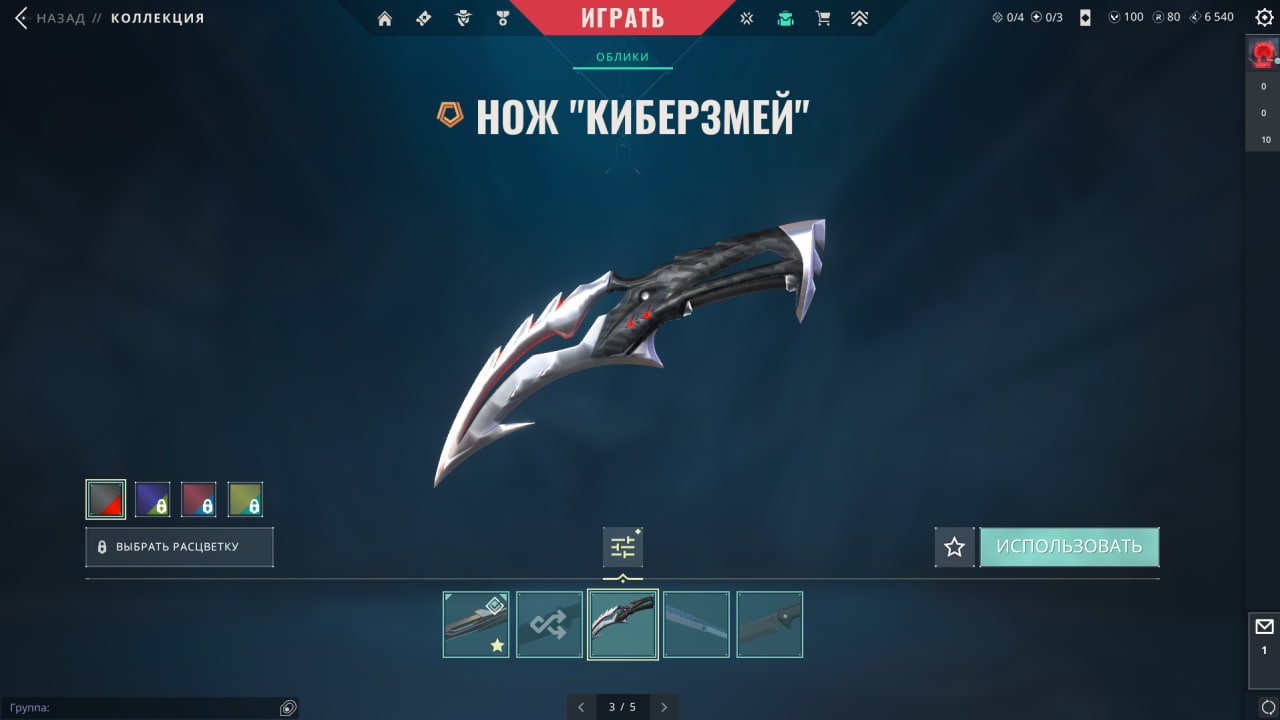Select the equipped red-black color variant
The image size is (1280, 720).
pos(105,498)
